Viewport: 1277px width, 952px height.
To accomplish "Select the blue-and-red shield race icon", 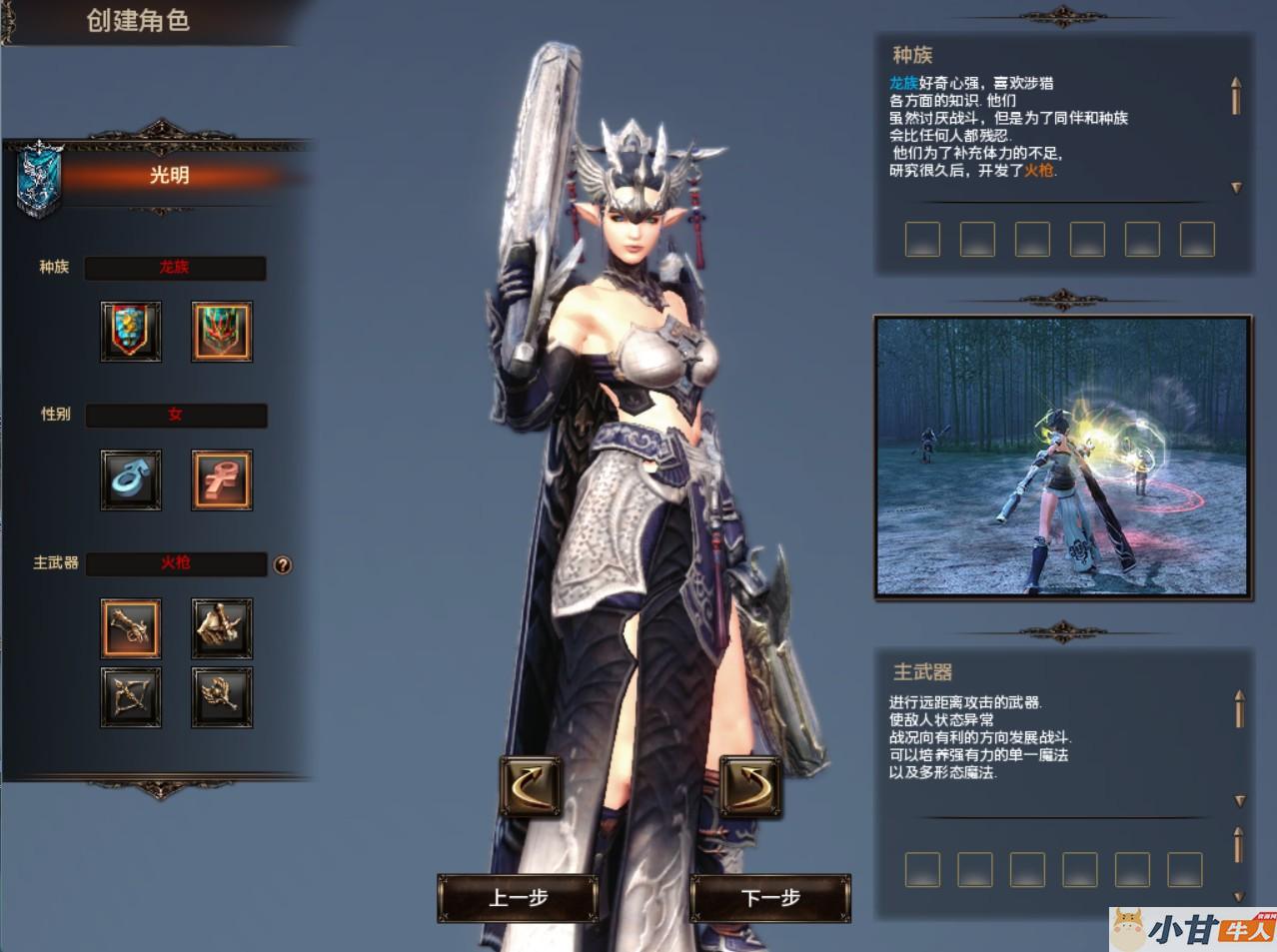I will (x=131, y=331).
